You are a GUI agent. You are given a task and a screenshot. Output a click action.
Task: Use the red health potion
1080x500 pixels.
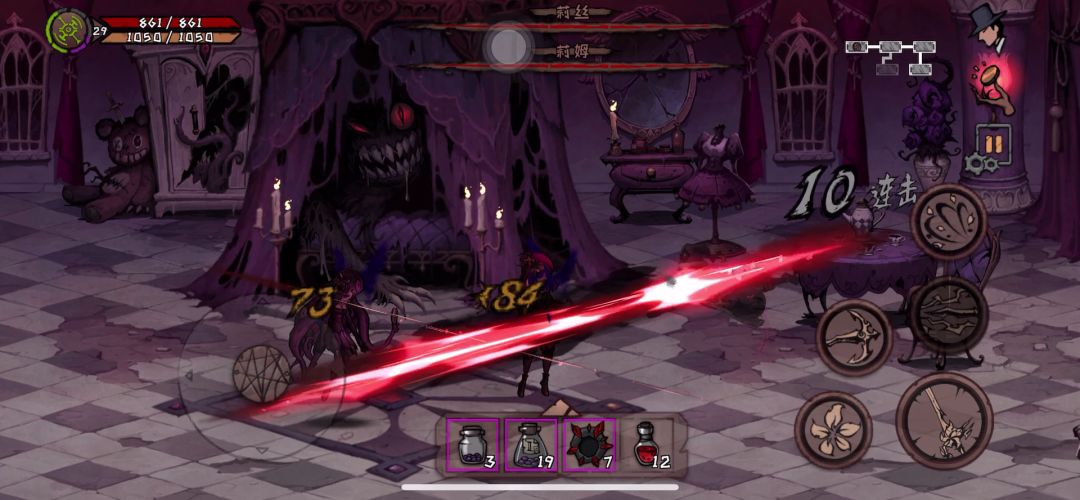tap(649, 444)
